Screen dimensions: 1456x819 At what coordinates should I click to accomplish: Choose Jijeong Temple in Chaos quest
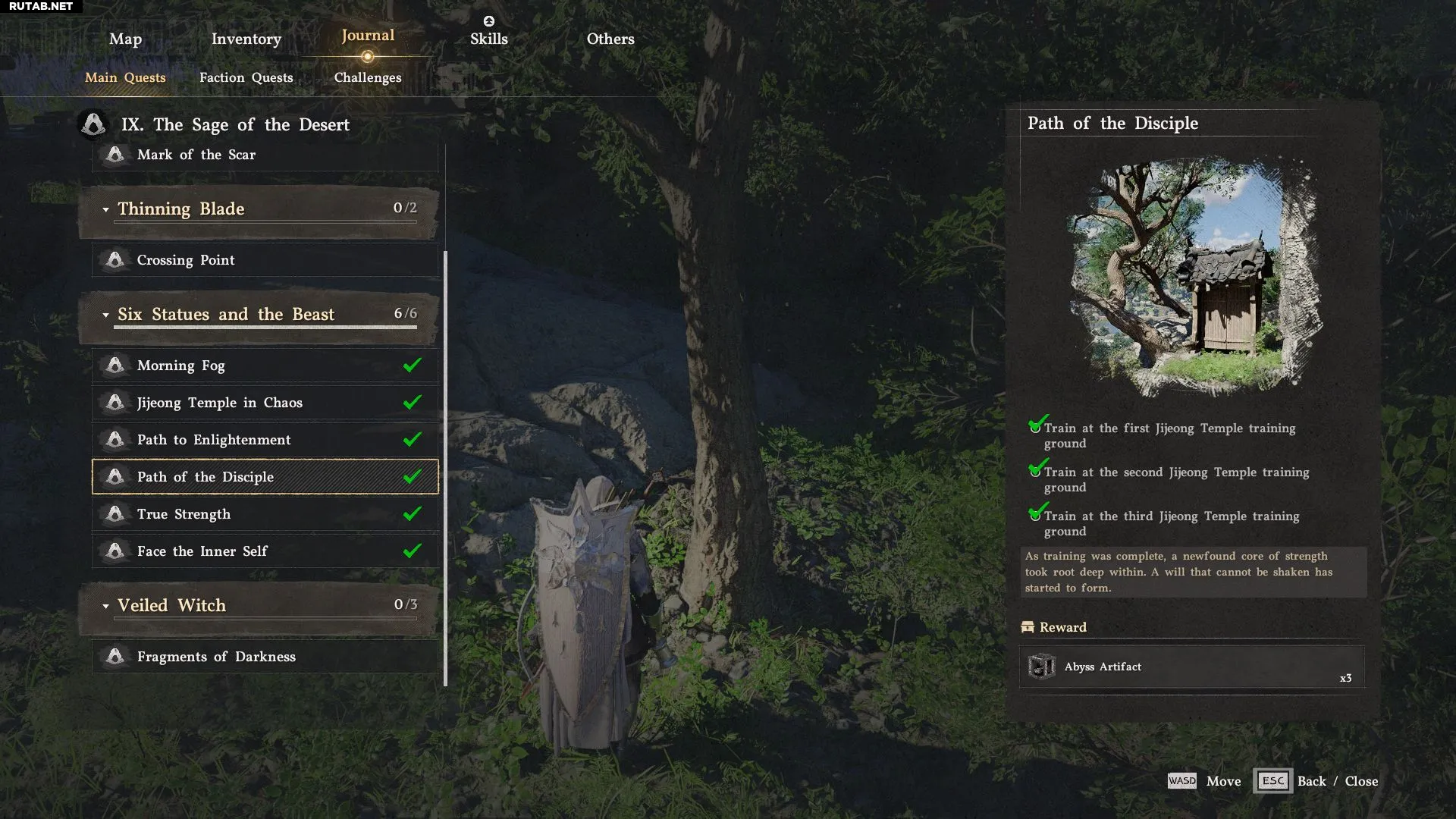click(265, 403)
